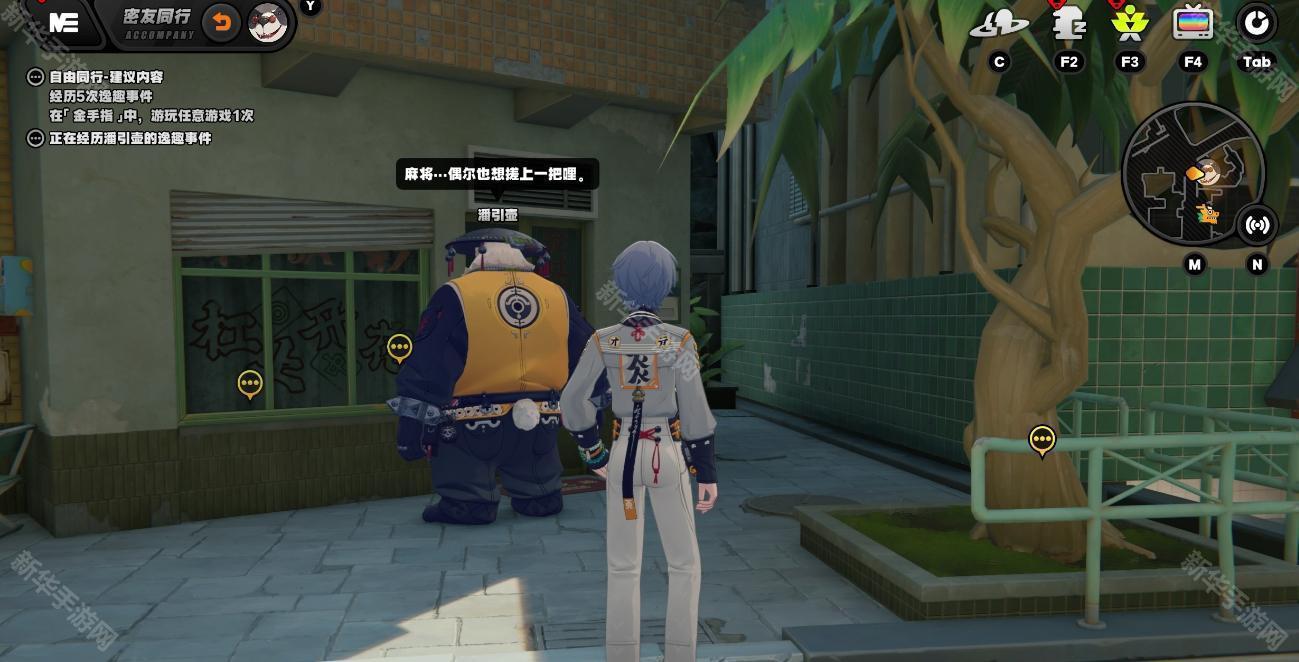
Task: Open the ME menu logo button
Action: tap(64, 23)
